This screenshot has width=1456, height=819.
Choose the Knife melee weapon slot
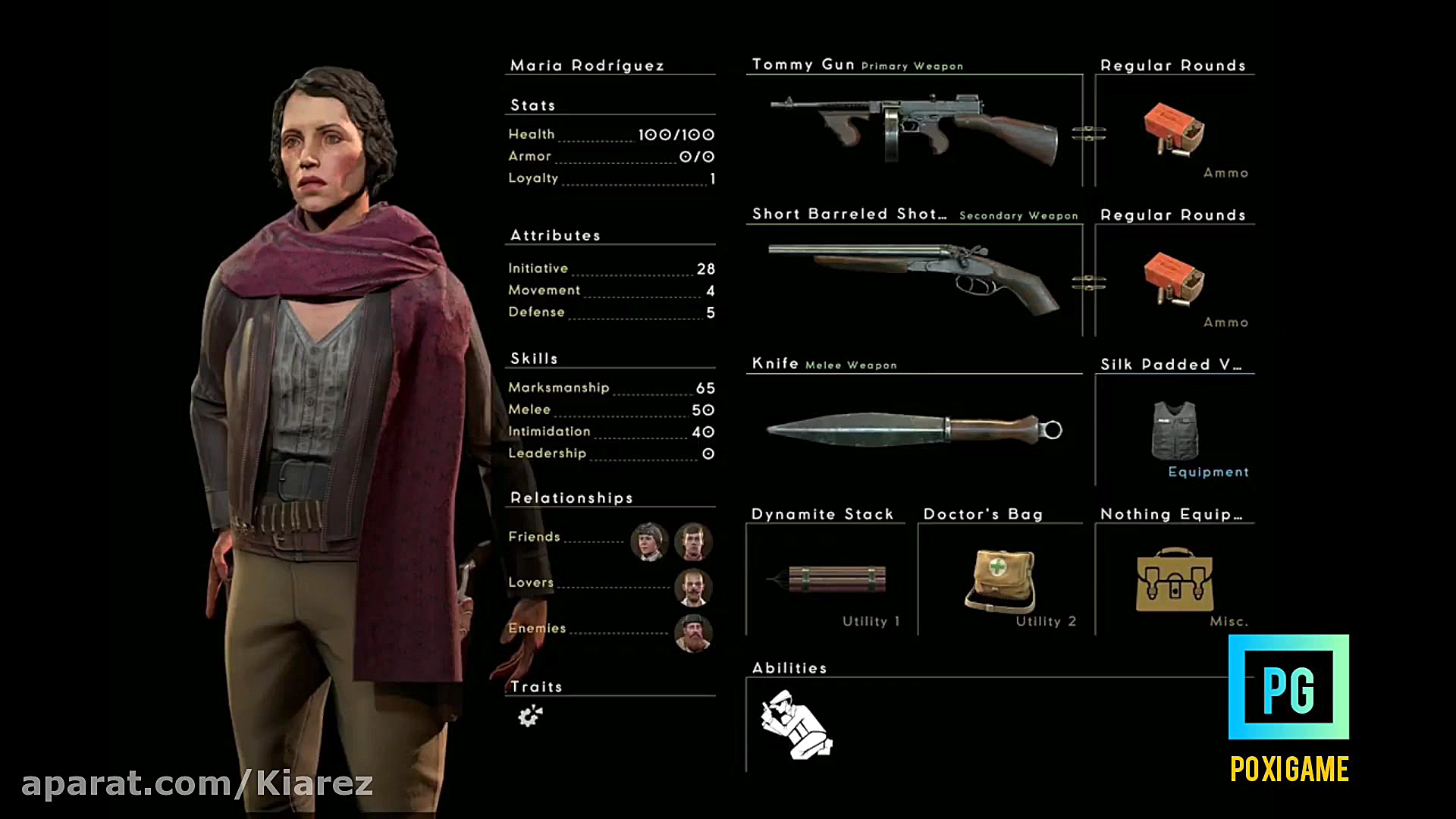point(914,429)
